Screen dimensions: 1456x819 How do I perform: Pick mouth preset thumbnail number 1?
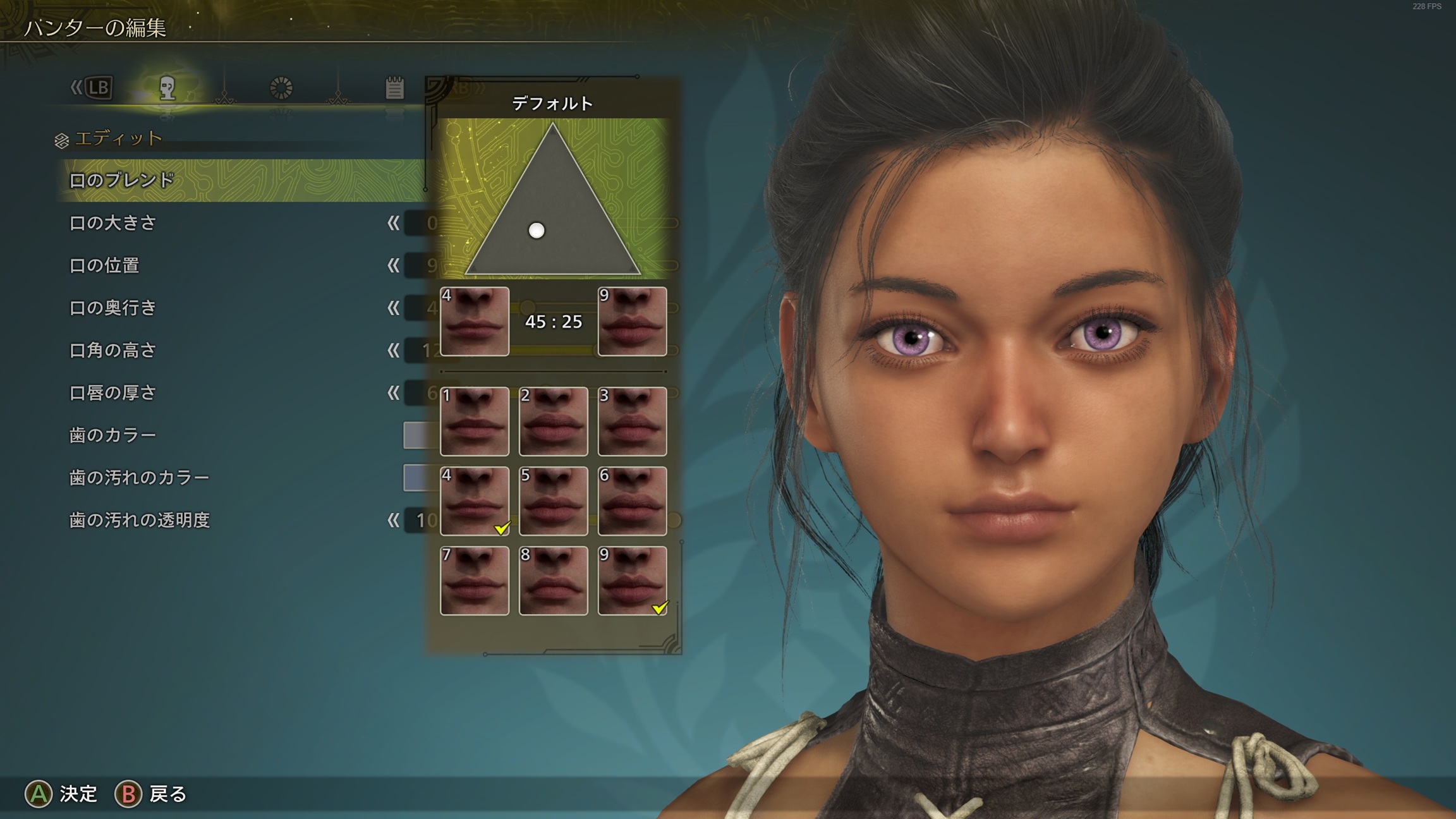[x=475, y=422]
